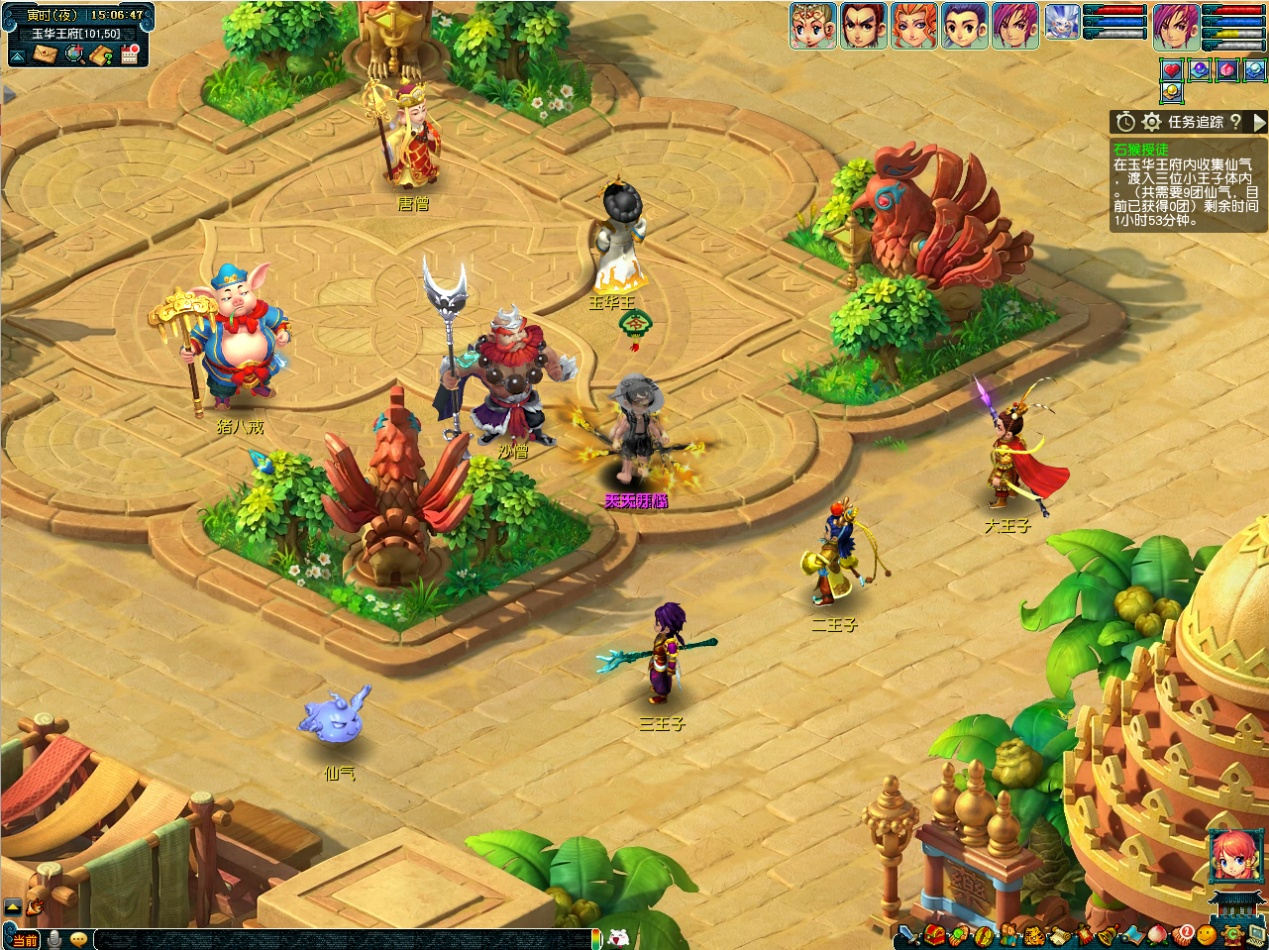Image resolution: width=1269 pixels, height=950 pixels.
Task: Open the mail envelope icon
Action: (x=45, y=54)
